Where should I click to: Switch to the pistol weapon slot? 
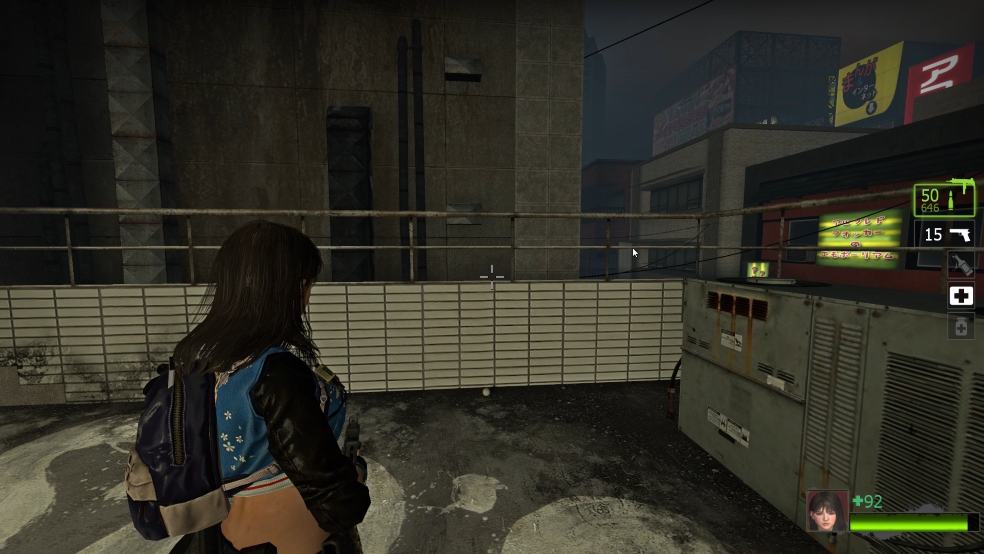coord(947,235)
